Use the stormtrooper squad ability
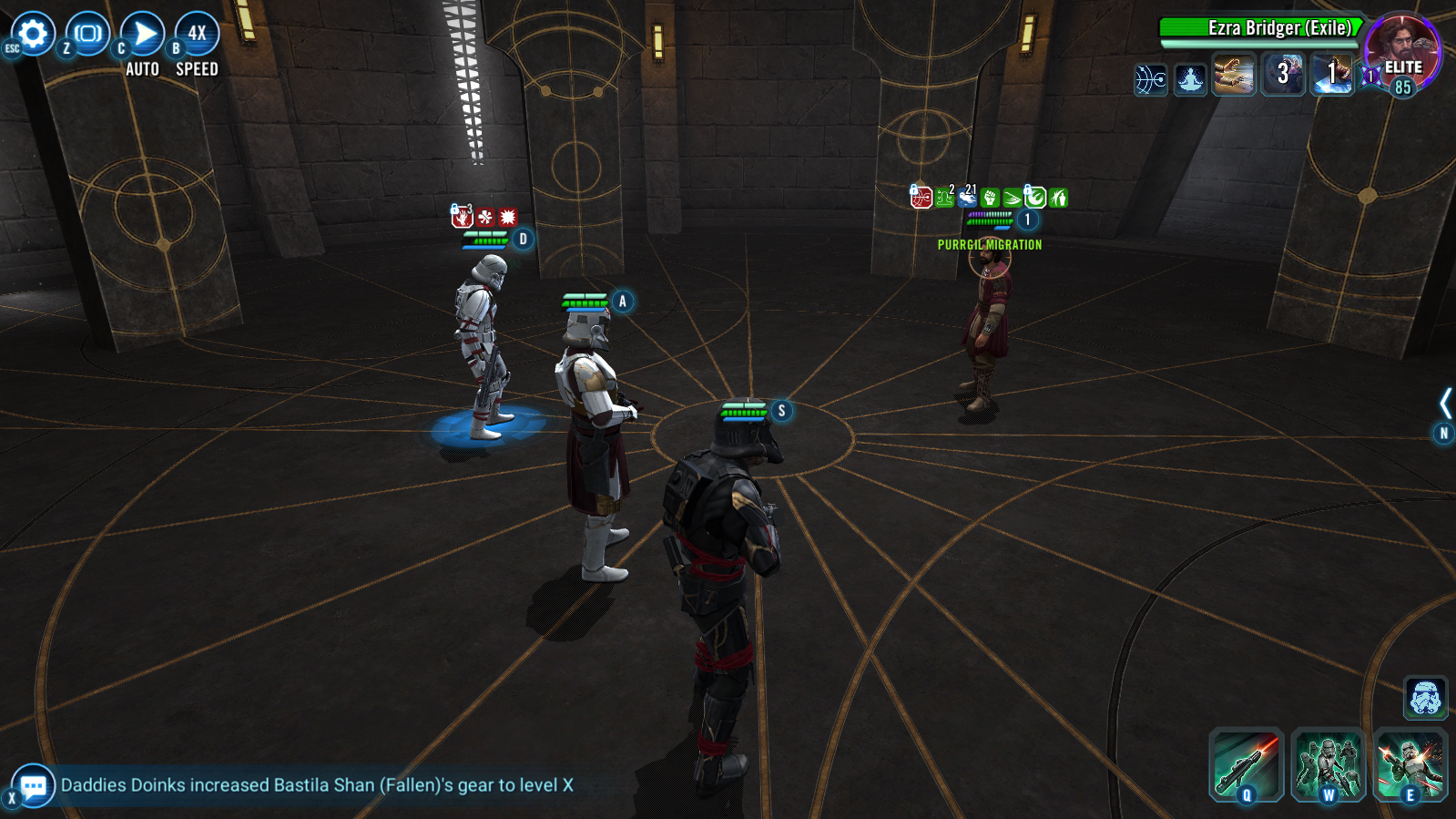Viewport: 1456px width, 819px height. coord(1328,764)
